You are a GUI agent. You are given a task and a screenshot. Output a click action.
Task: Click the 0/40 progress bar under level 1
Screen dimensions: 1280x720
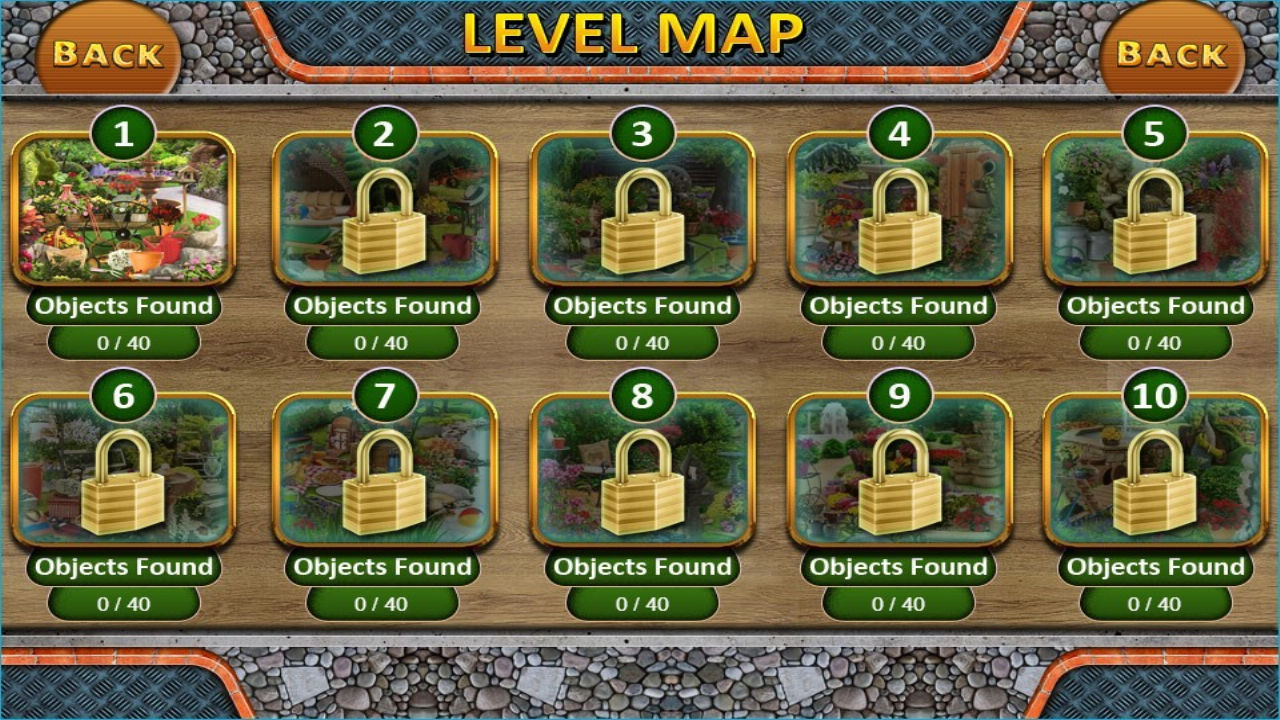click(126, 341)
